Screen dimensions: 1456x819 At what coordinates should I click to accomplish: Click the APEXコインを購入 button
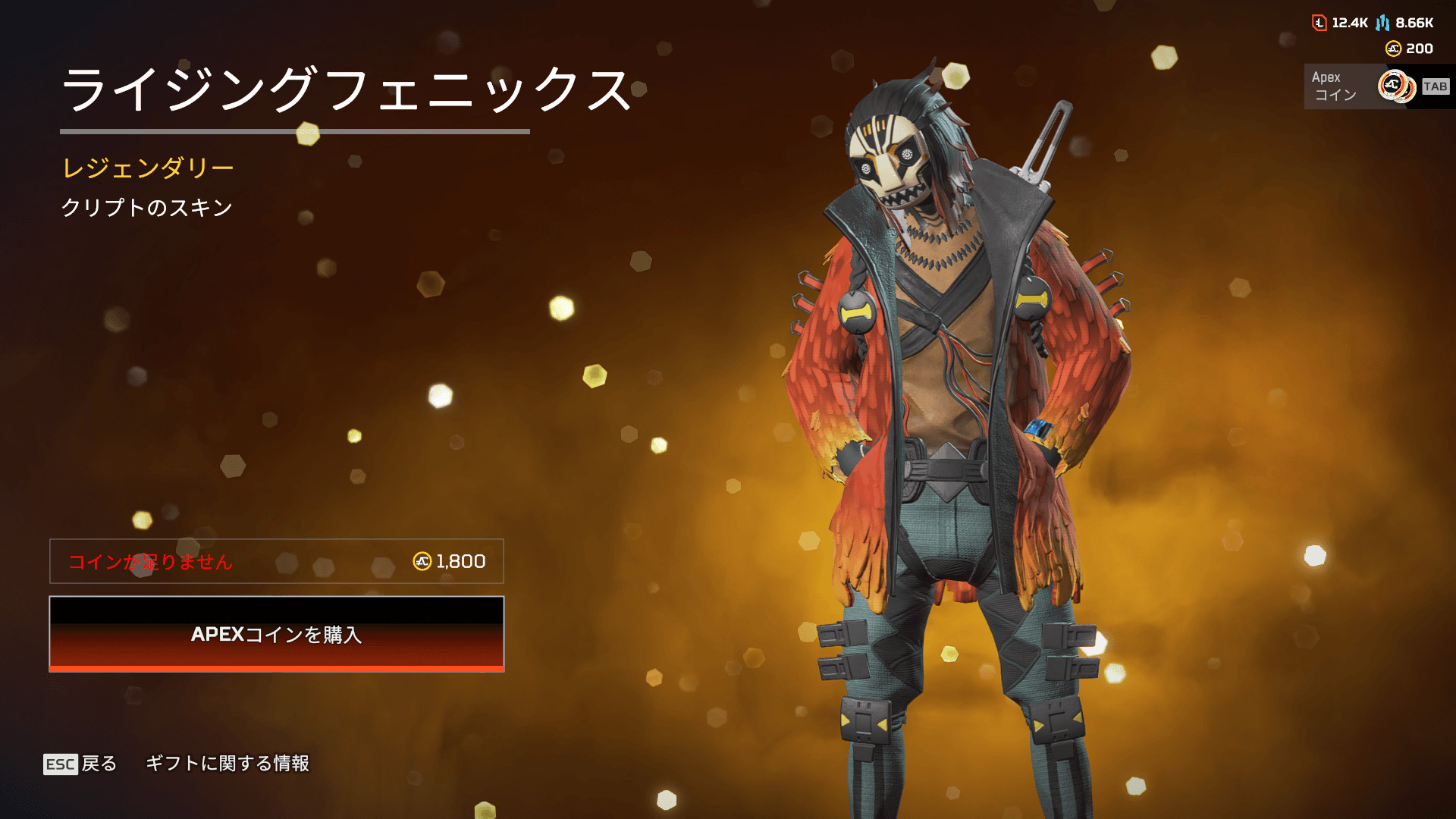click(277, 634)
